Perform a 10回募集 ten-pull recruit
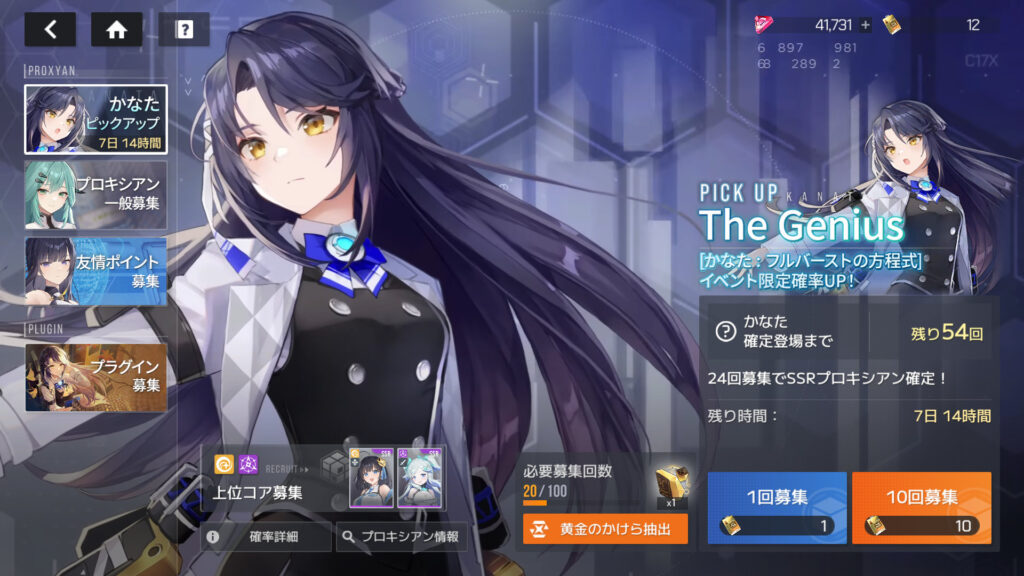 921,508
